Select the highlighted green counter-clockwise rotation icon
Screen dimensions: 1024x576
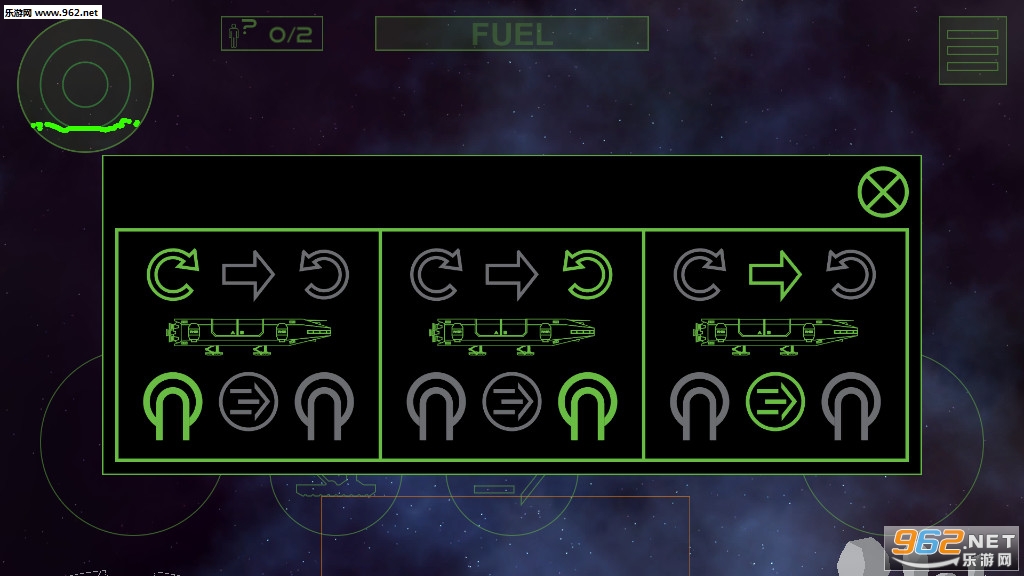[587, 275]
